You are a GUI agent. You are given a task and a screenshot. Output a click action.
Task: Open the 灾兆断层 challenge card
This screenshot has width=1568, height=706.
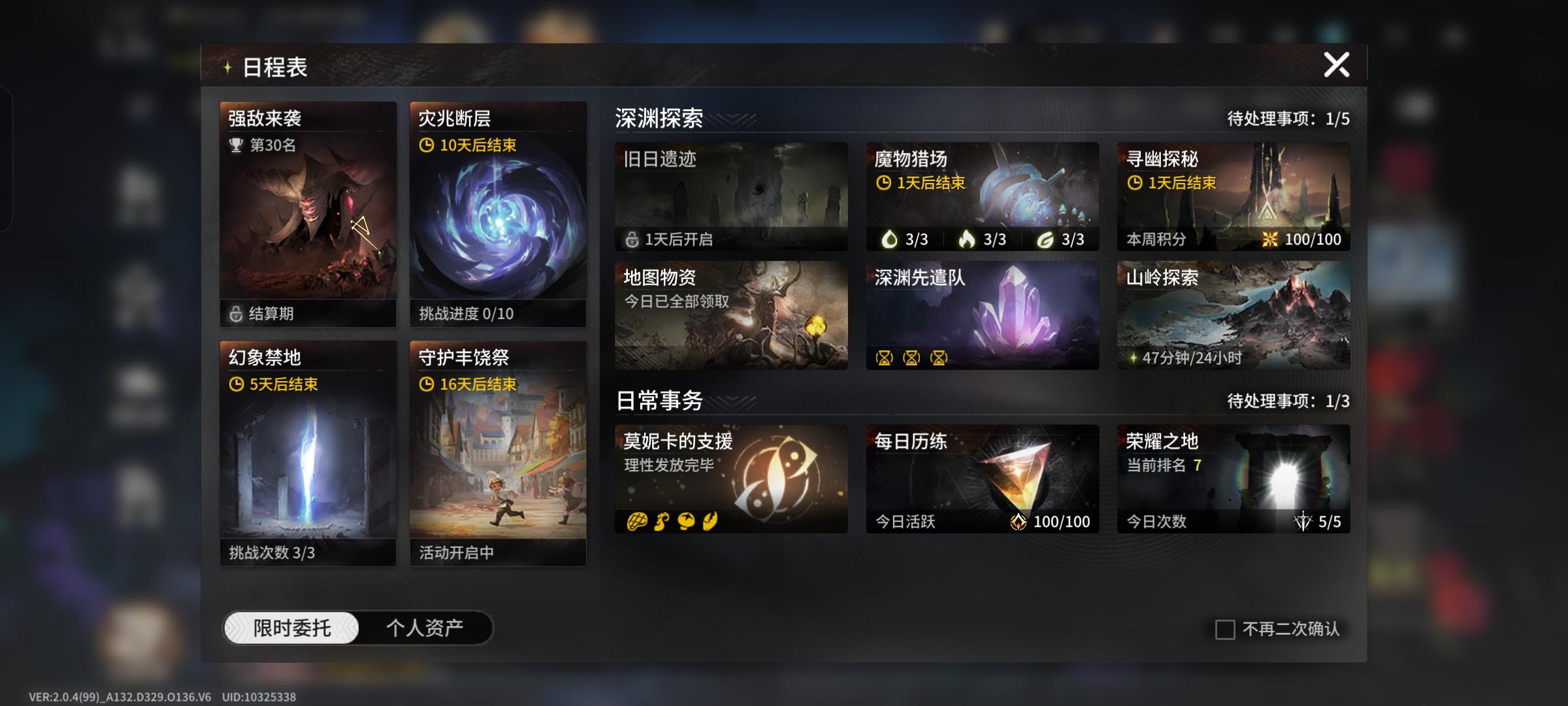click(x=498, y=216)
